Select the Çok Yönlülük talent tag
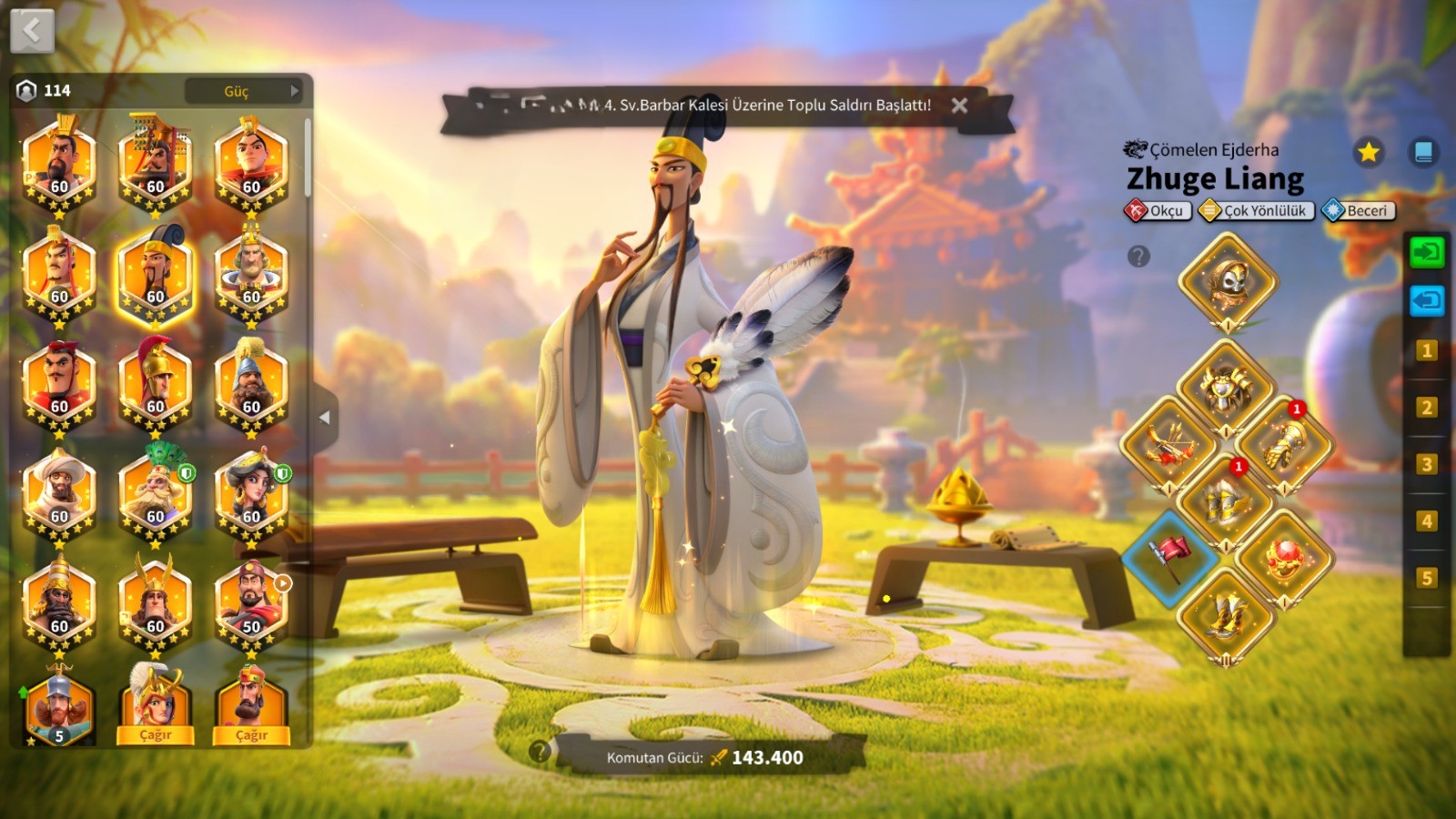This screenshot has width=1456, height=819. point(1257,211)
